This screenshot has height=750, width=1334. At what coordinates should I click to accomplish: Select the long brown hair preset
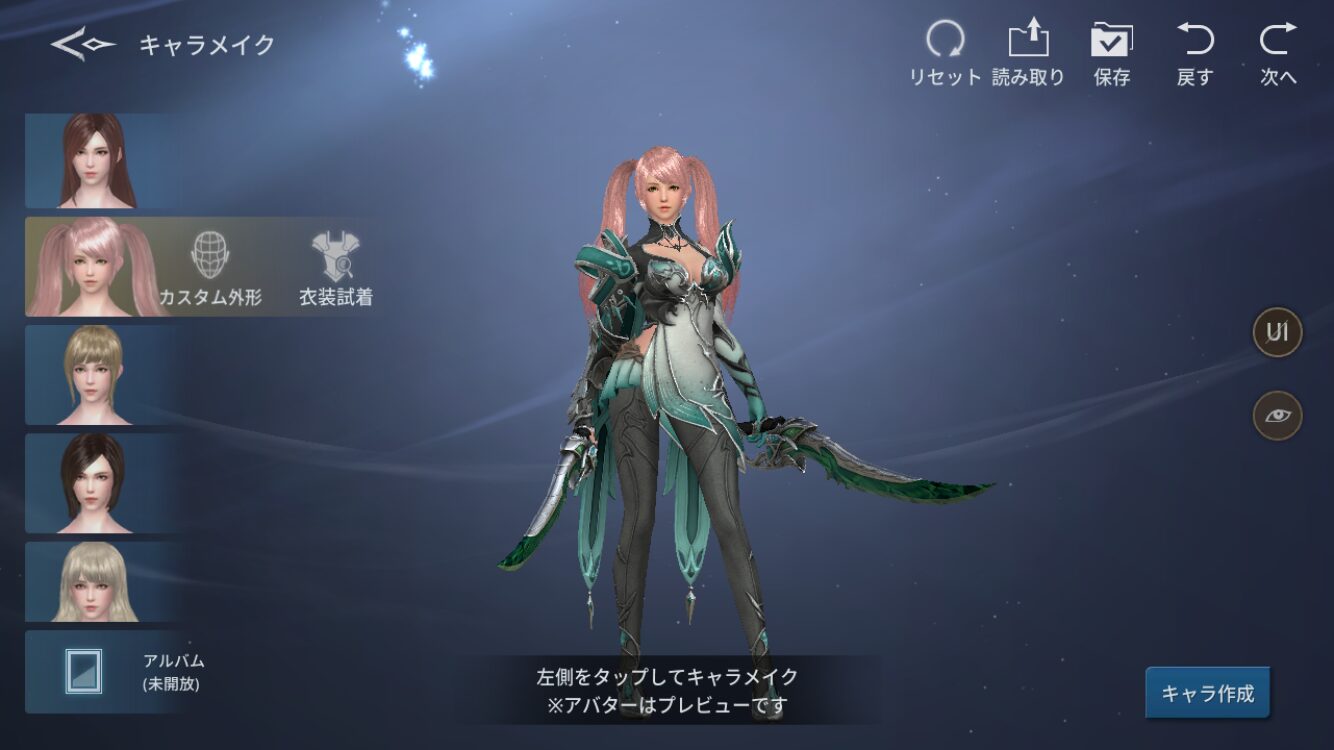[x=97, y=160]
